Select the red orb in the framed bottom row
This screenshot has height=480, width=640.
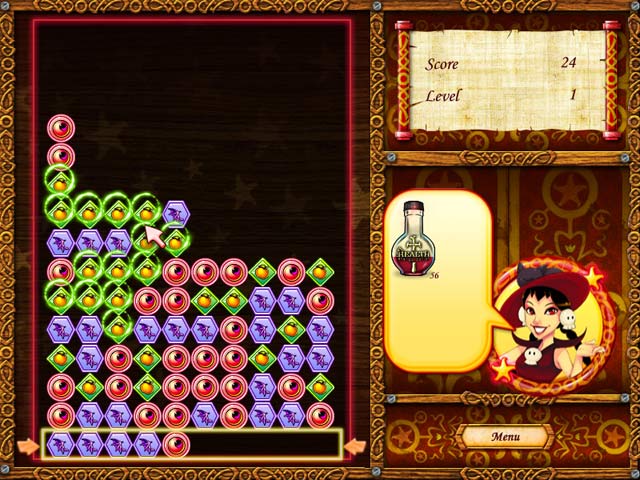pyautogui.click(x=176, y=444)
